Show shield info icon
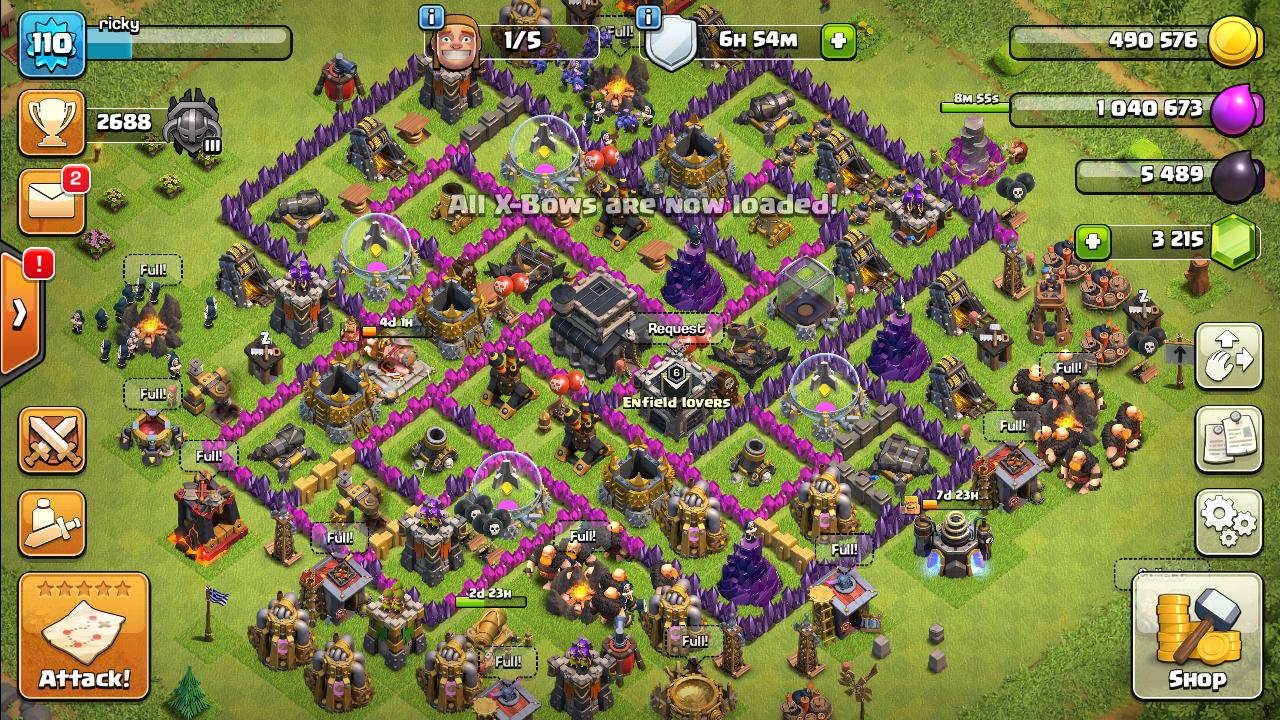1280x720 pixels. [648, 18]
